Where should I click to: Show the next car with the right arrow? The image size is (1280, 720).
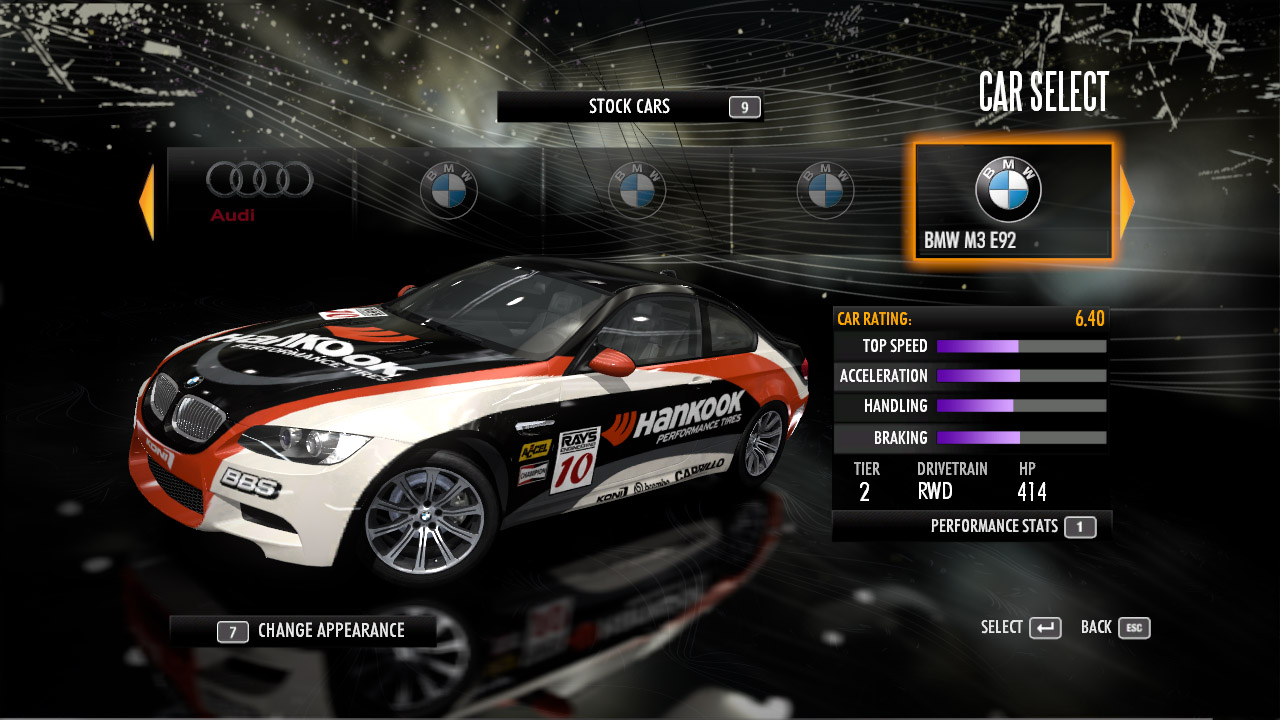click(x=1126, y=202)
